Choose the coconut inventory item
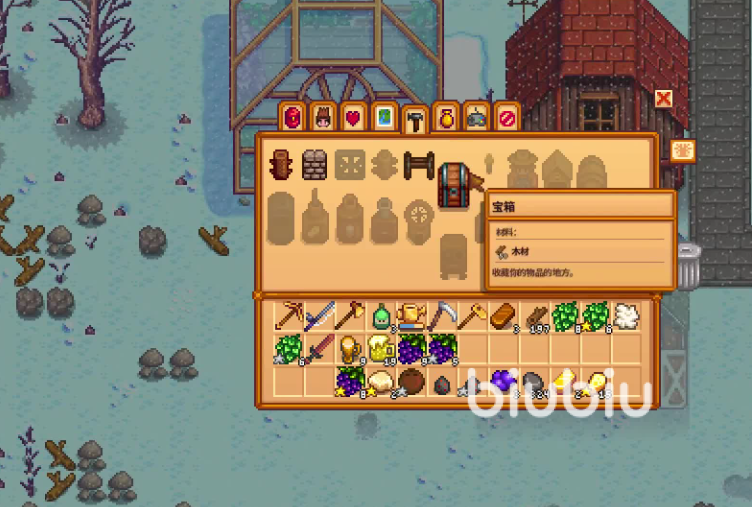 [x=412, y=381]
